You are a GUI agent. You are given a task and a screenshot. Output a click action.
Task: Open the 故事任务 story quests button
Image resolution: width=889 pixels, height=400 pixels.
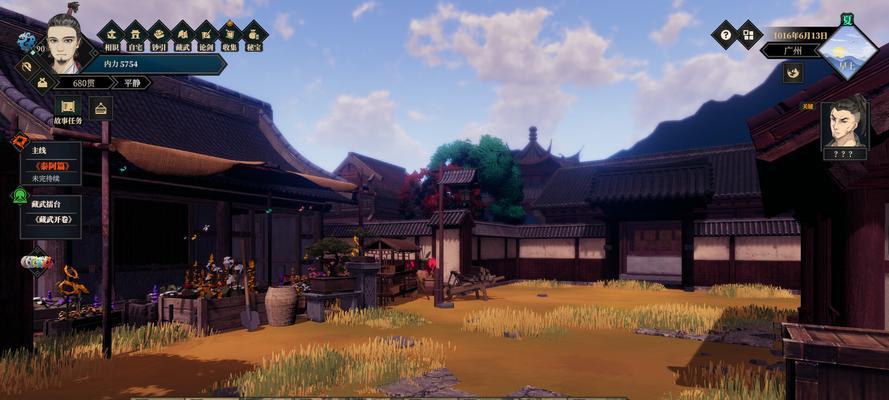pos(68,109)
